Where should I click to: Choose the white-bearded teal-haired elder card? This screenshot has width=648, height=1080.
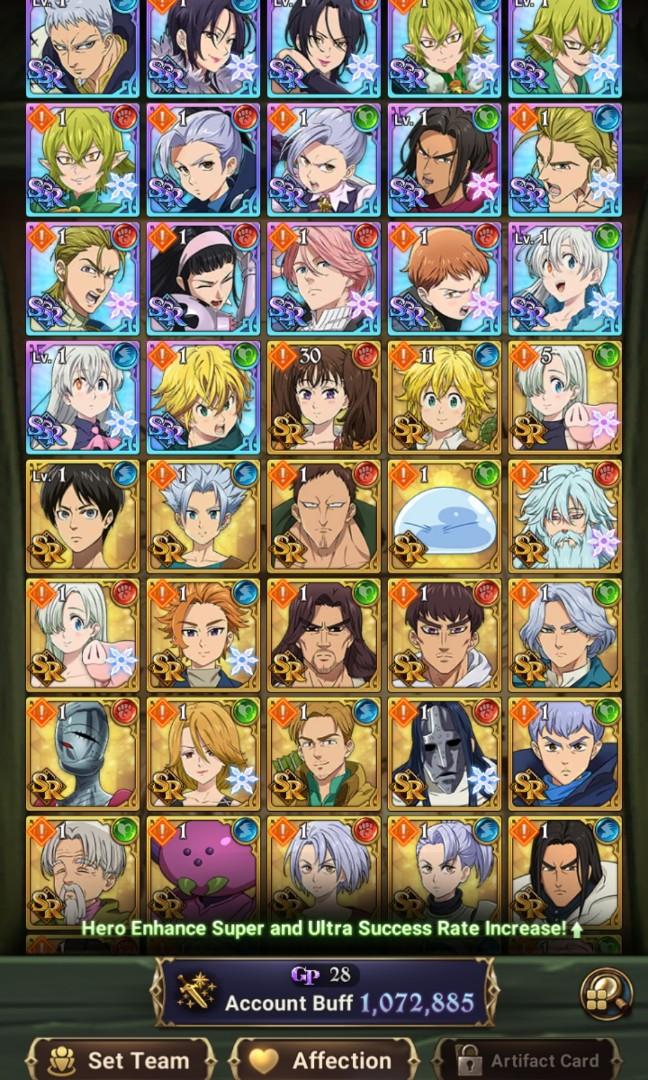pos(564,516)
